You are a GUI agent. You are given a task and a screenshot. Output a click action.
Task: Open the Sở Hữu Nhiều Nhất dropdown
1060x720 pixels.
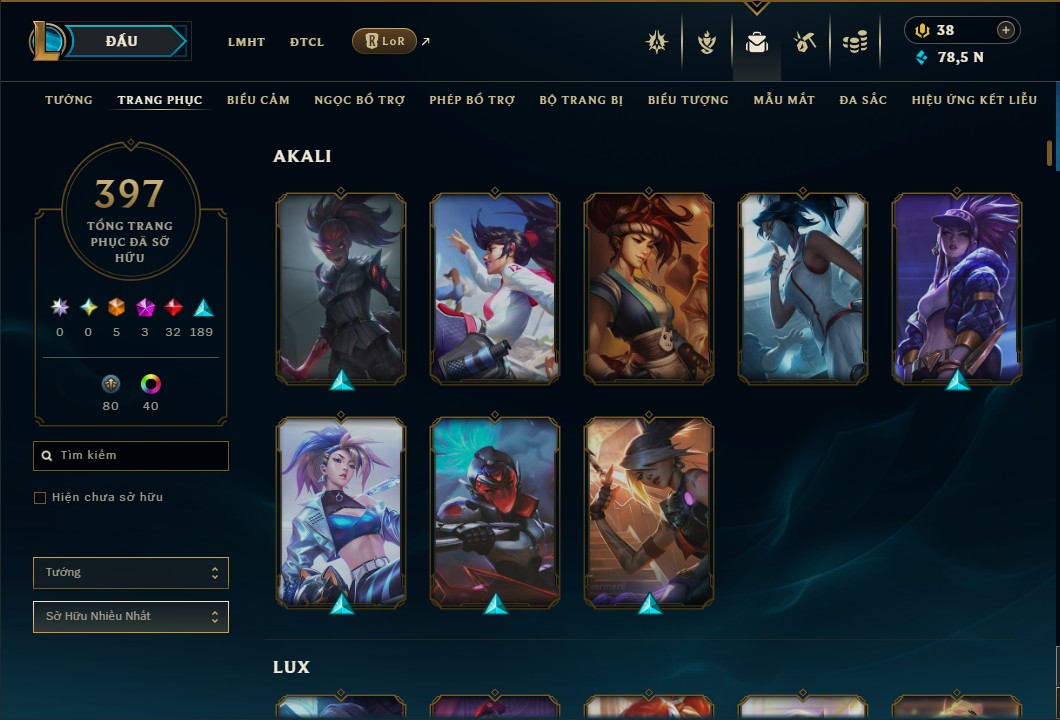coord(131,617)
